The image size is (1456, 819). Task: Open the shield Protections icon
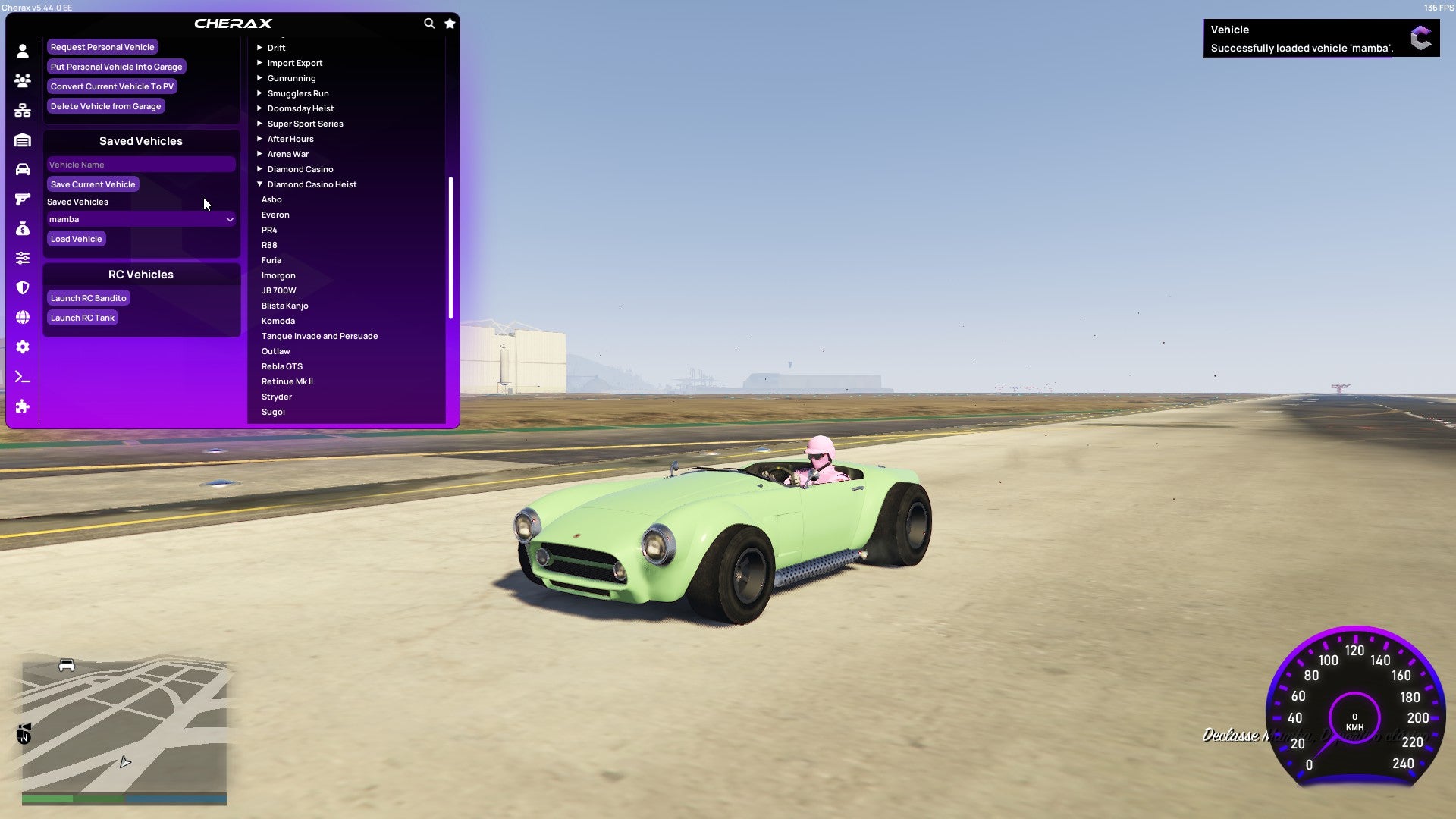[23, 287]
